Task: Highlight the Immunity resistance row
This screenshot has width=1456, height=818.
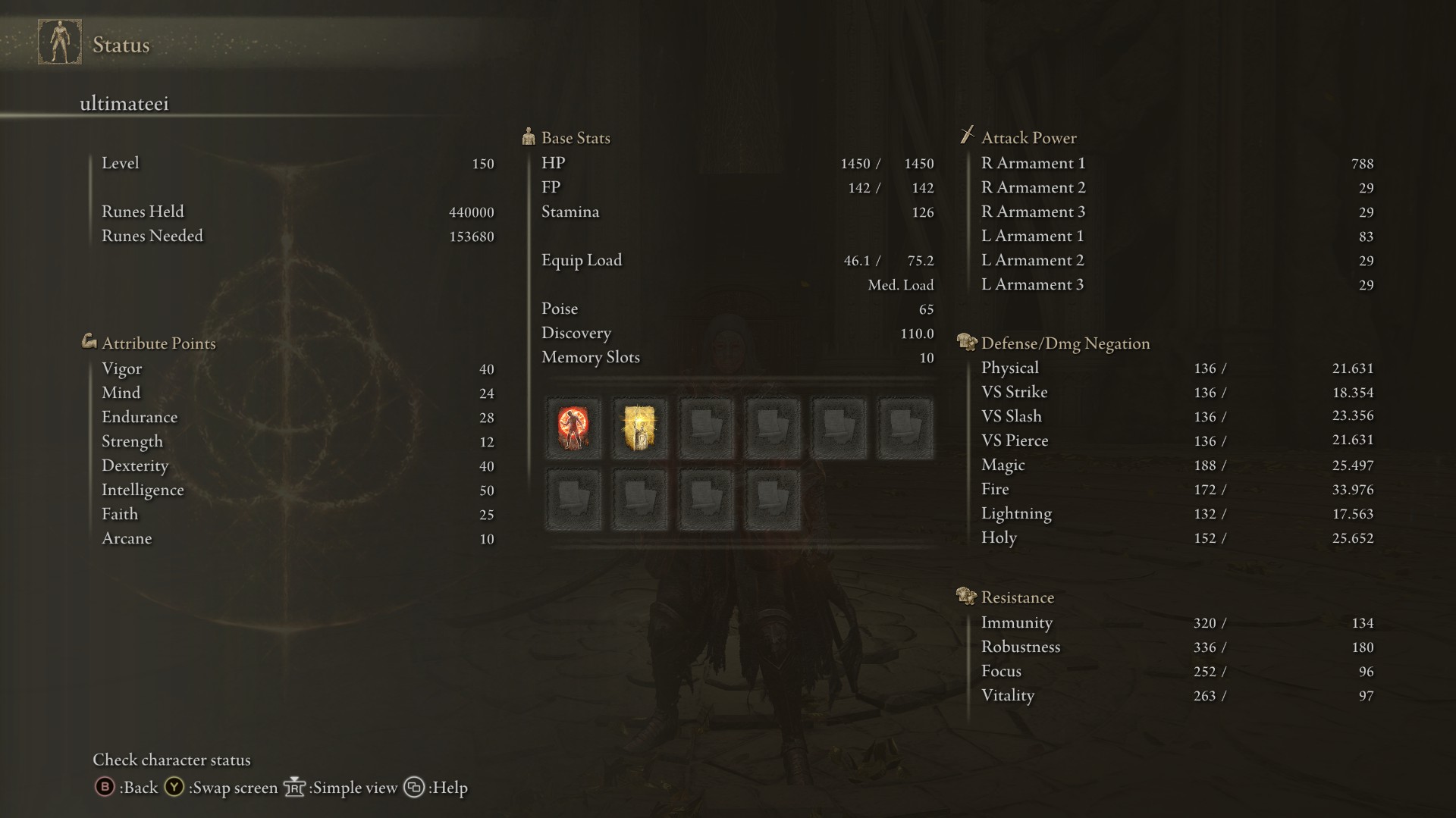Action: click(x=1175, y=623)
